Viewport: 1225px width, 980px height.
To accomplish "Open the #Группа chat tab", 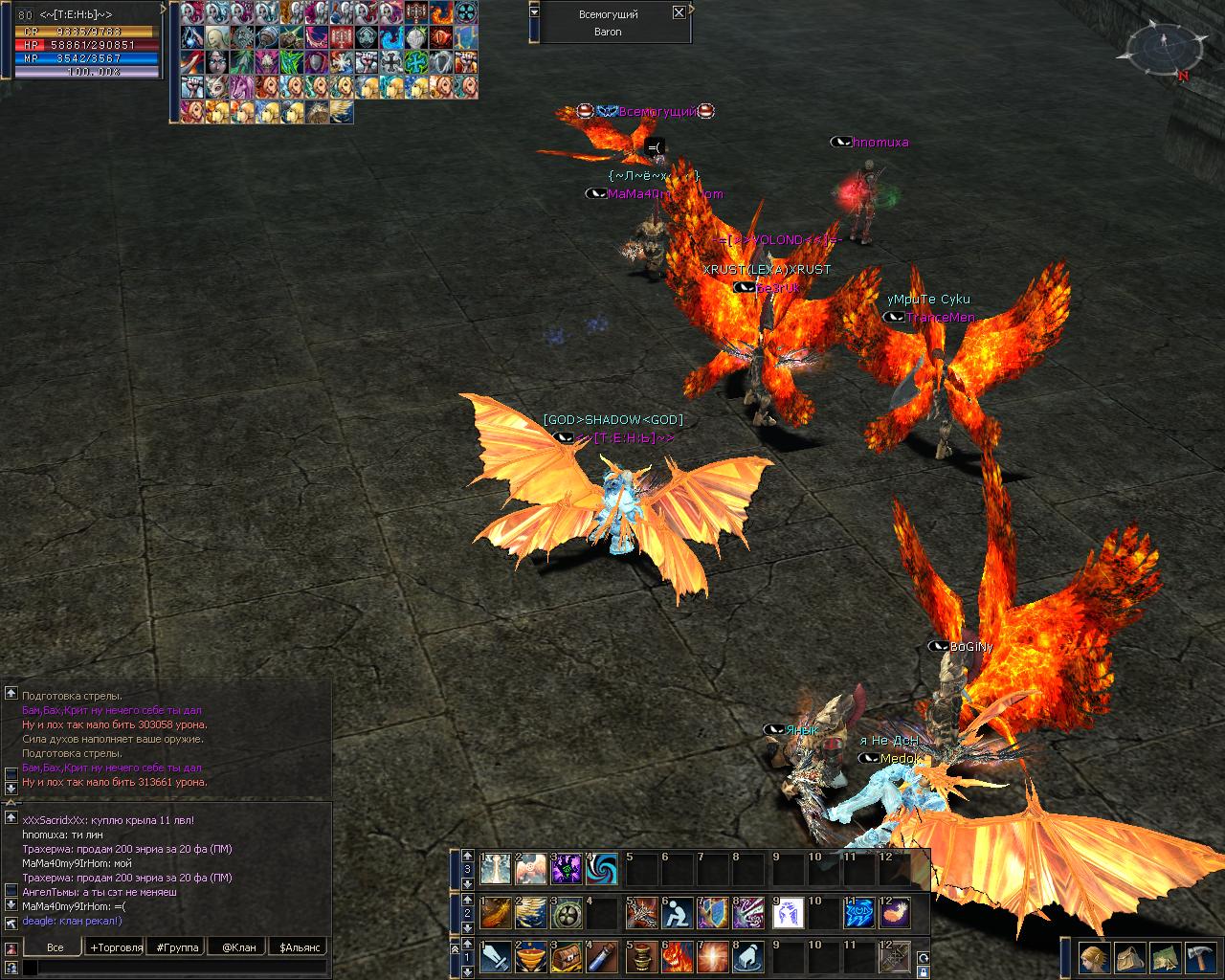I will pyautogui.click(x=178, y=947).
